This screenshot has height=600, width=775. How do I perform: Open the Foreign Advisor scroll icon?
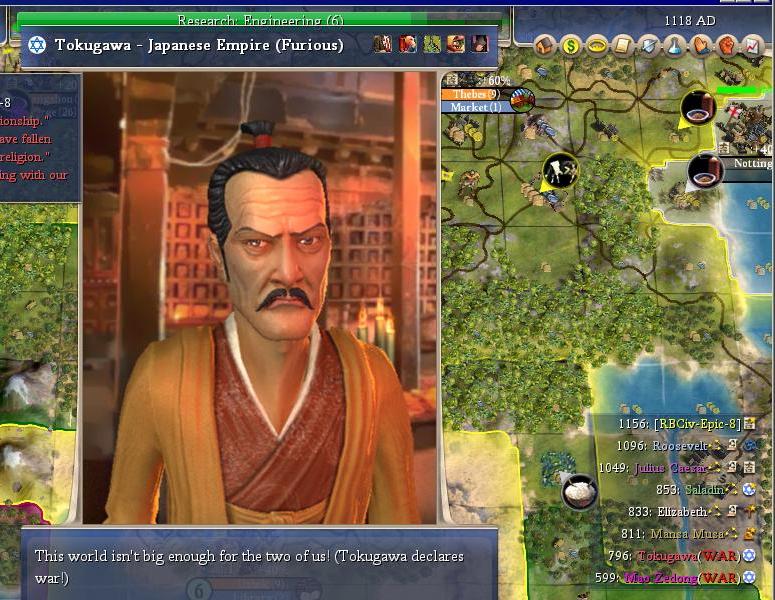click(x=623, y=45)
